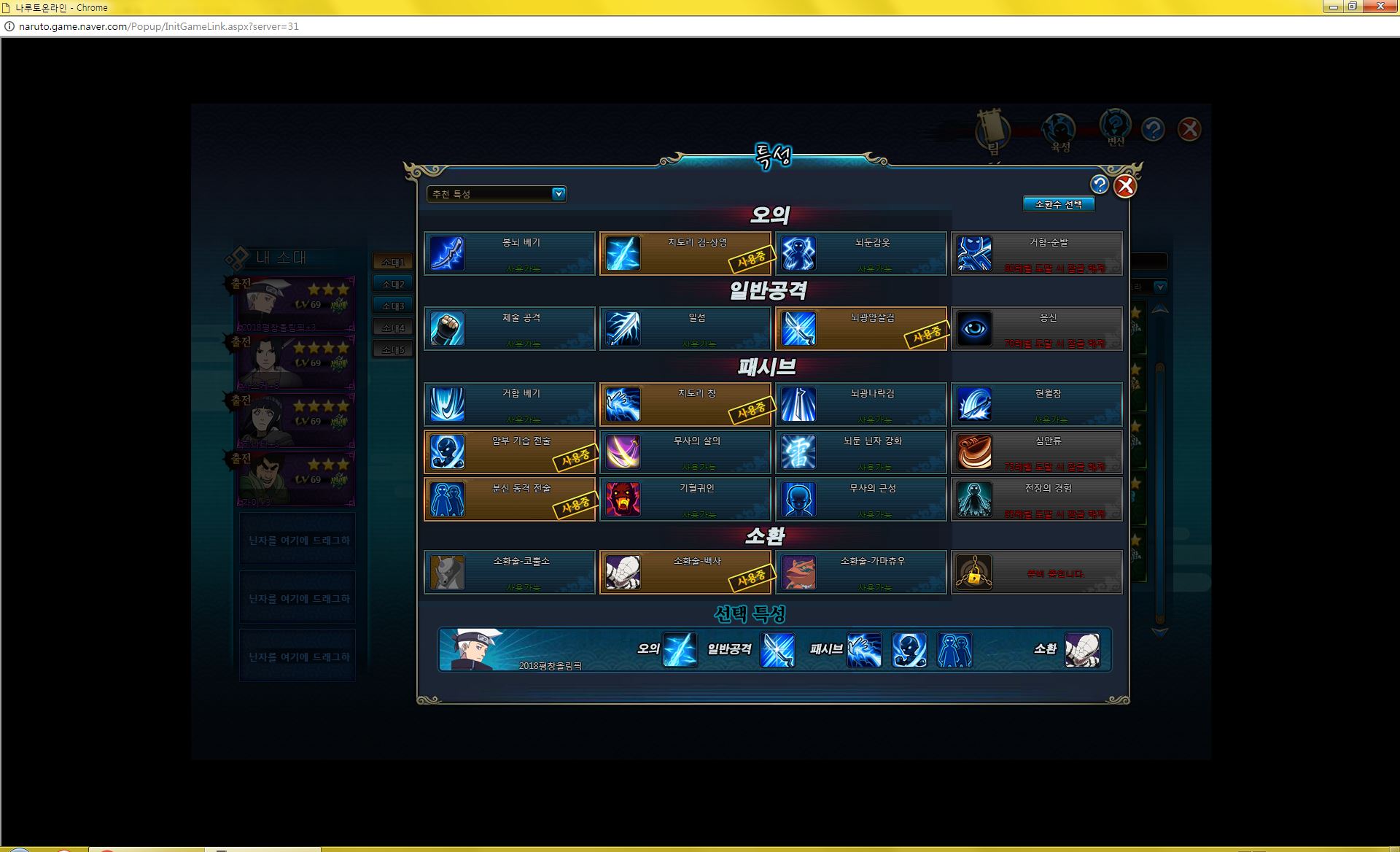
Task: Choose the 치도리 검-상영 skill
Action: (685, 254)
